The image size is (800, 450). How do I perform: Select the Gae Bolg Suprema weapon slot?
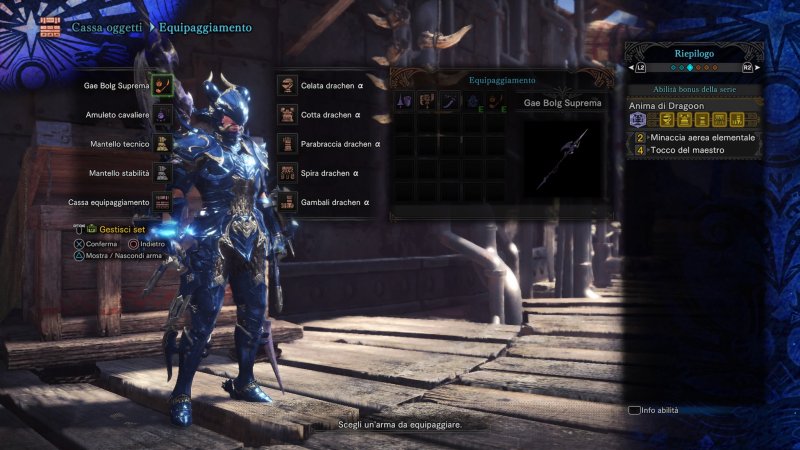pos(163,86)
